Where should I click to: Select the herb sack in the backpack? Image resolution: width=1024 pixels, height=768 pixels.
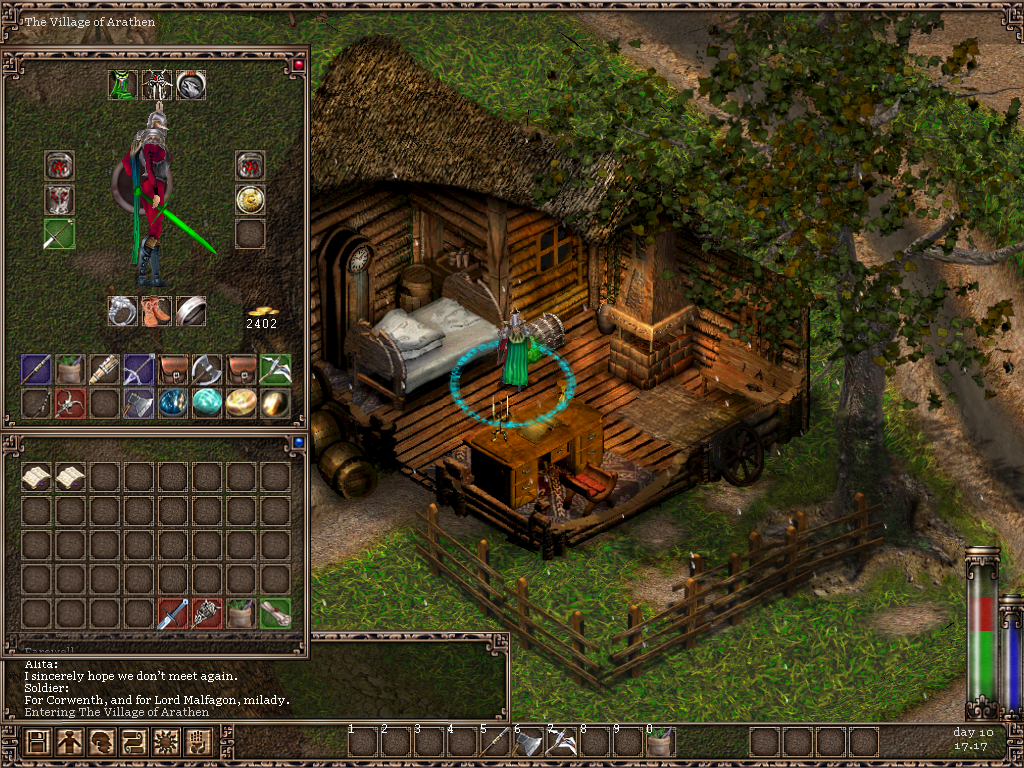241,613
